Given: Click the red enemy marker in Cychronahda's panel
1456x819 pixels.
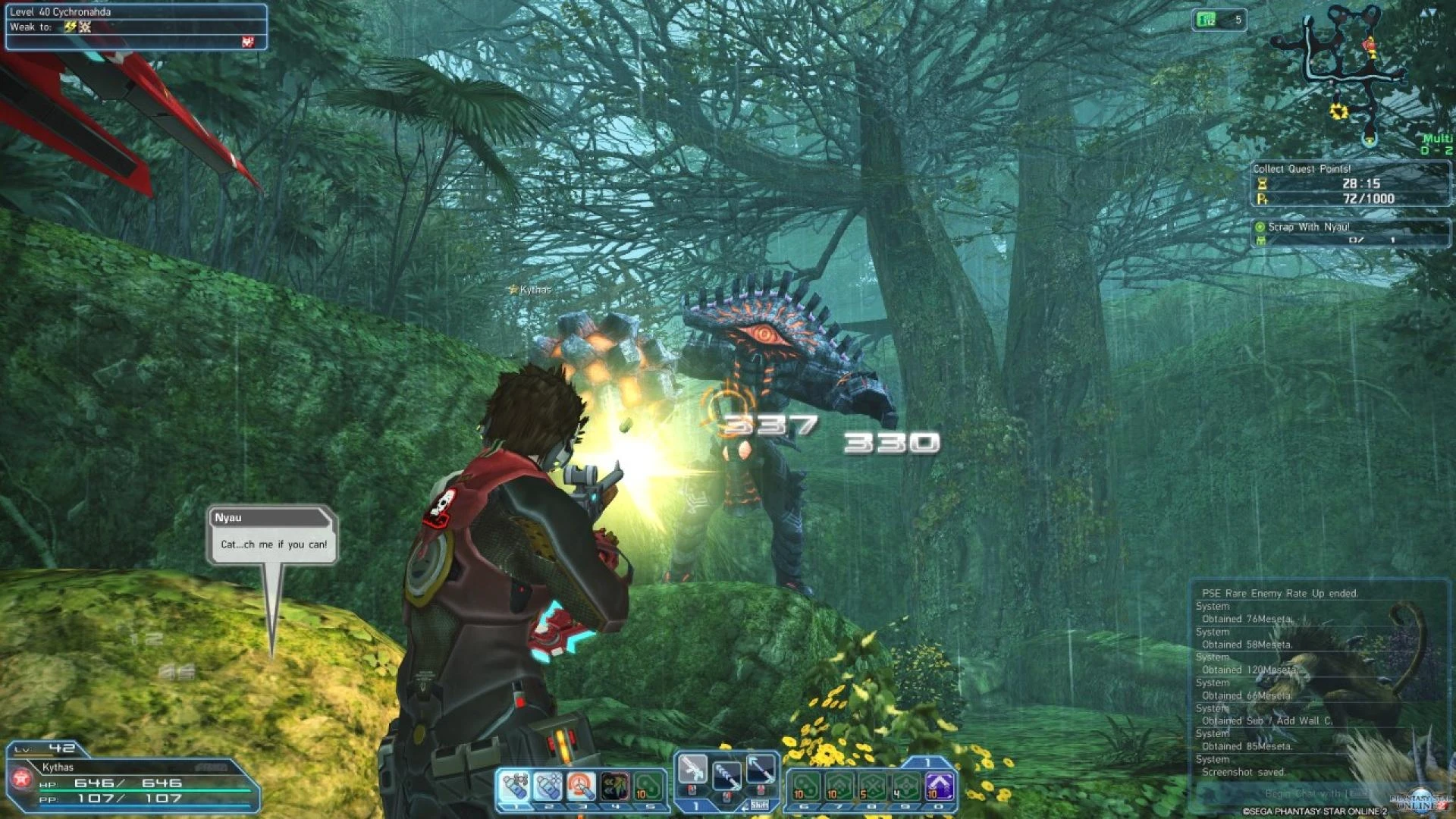Looking at the screenshot, I should coord(246,42).
